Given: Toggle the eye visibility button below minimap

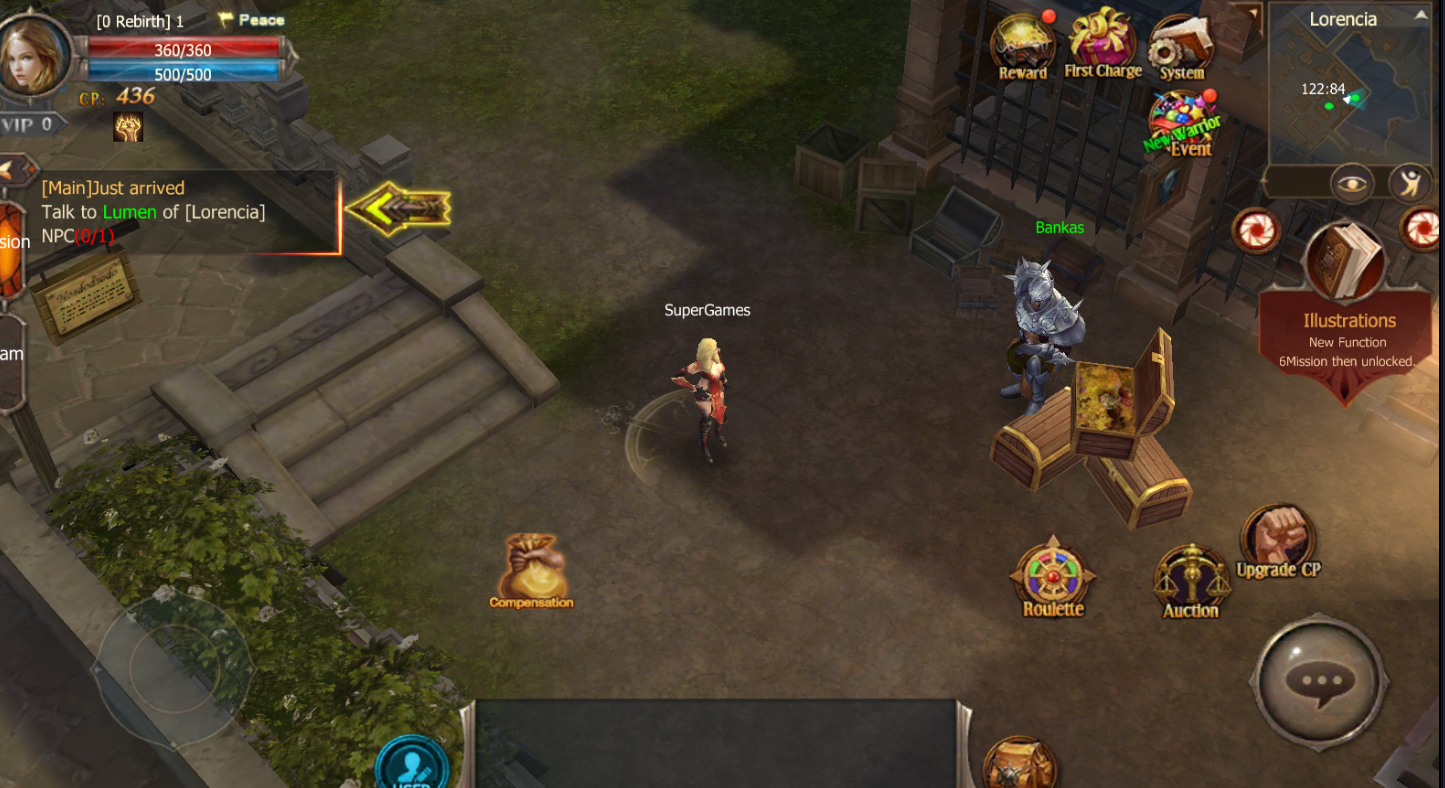Looking at the screenshot, I should point(1351,183).
